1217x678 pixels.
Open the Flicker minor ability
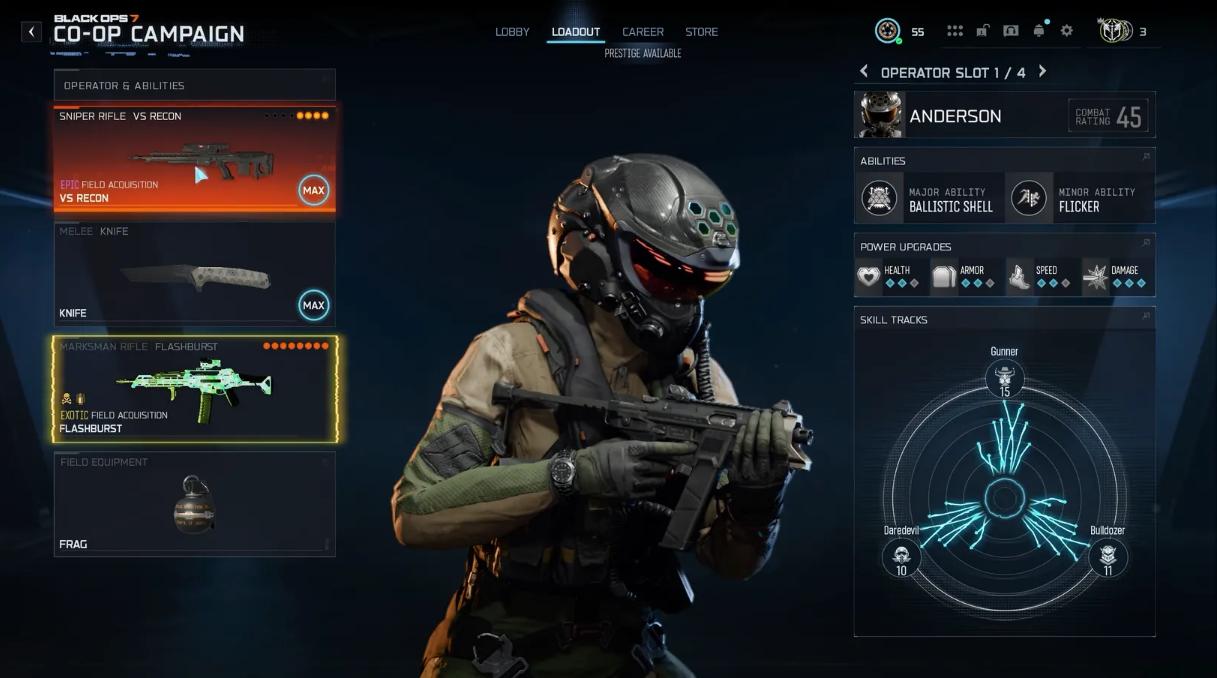click(1078, 199)
